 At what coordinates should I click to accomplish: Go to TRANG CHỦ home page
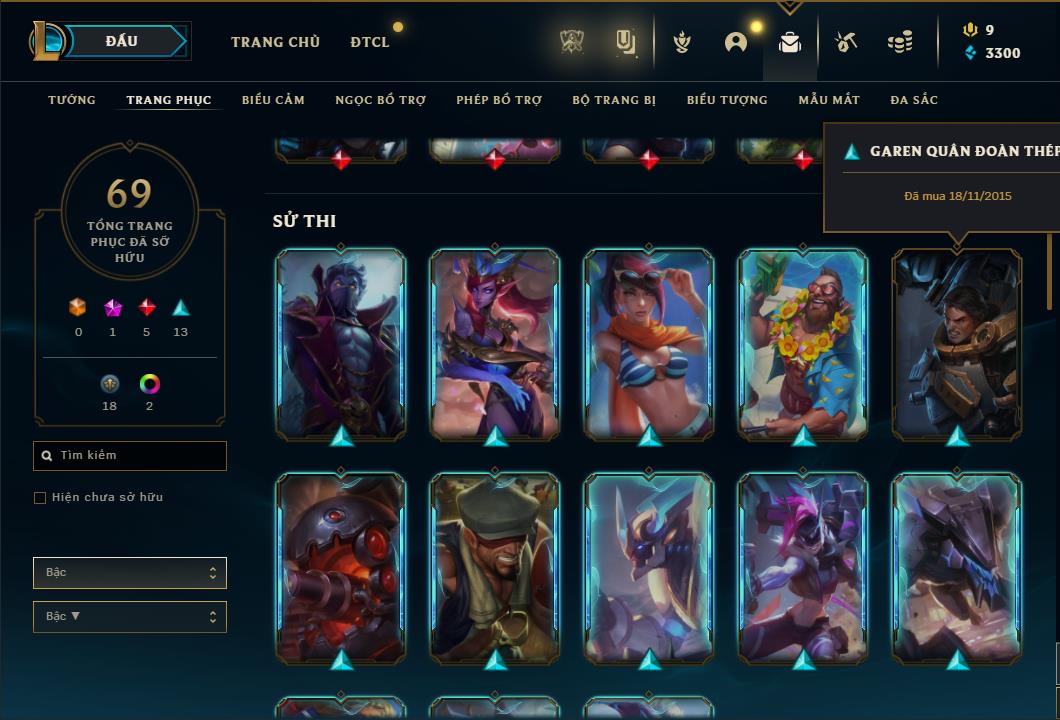tap(275, 42)
